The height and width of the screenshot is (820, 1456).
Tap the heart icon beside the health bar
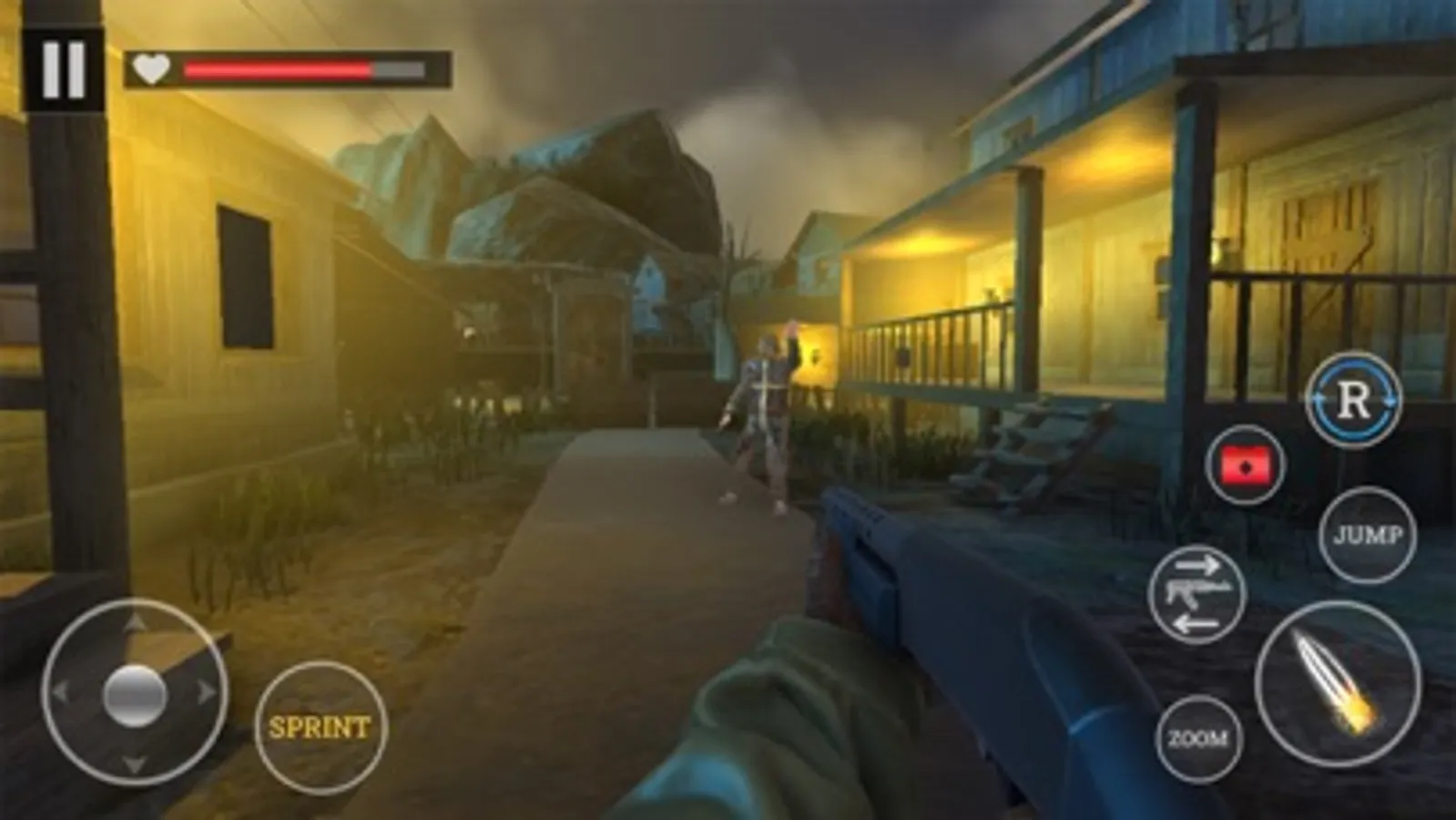click(x=150, y=67)
